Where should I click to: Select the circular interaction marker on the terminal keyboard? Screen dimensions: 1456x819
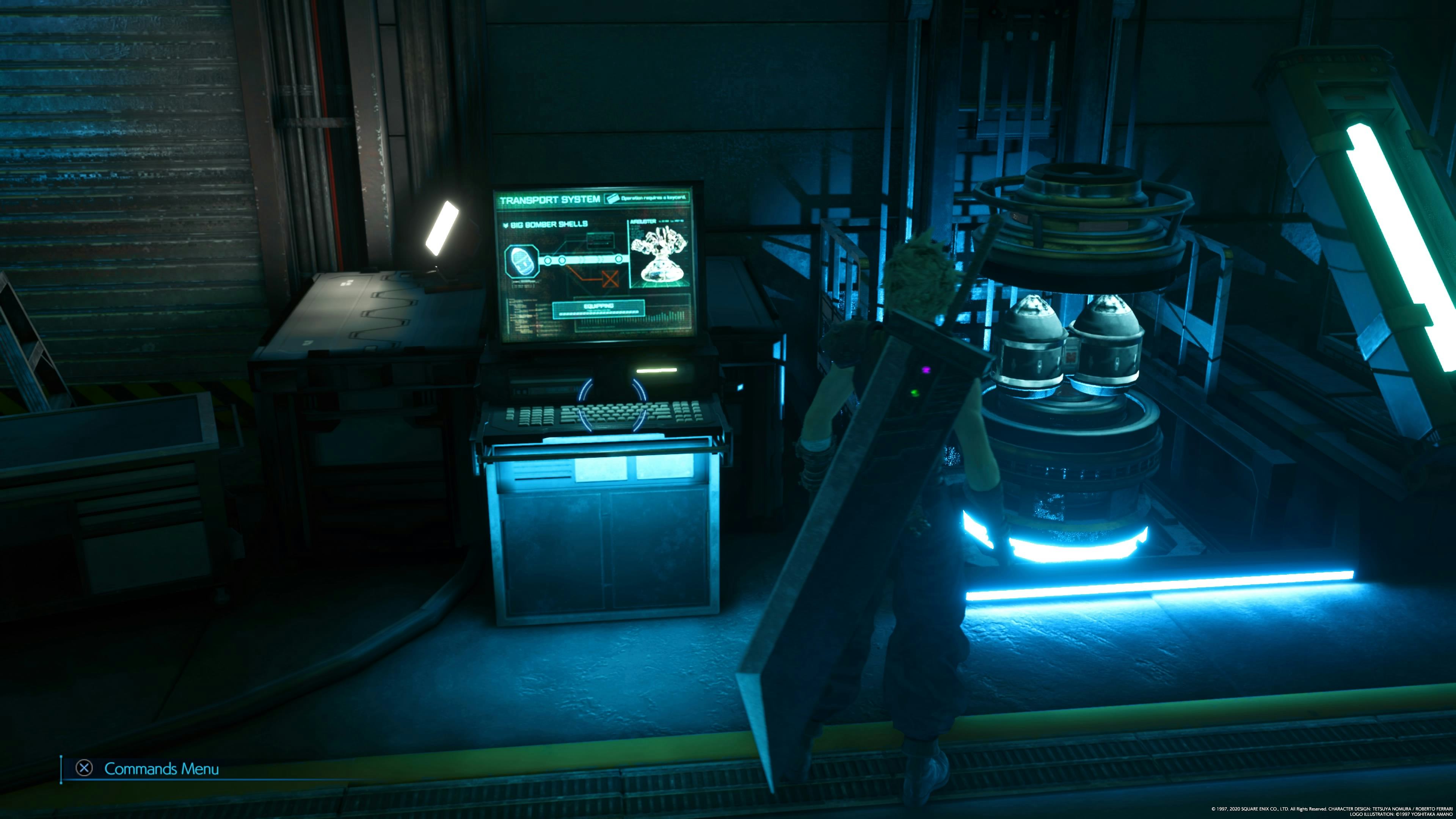pos(613,404)
